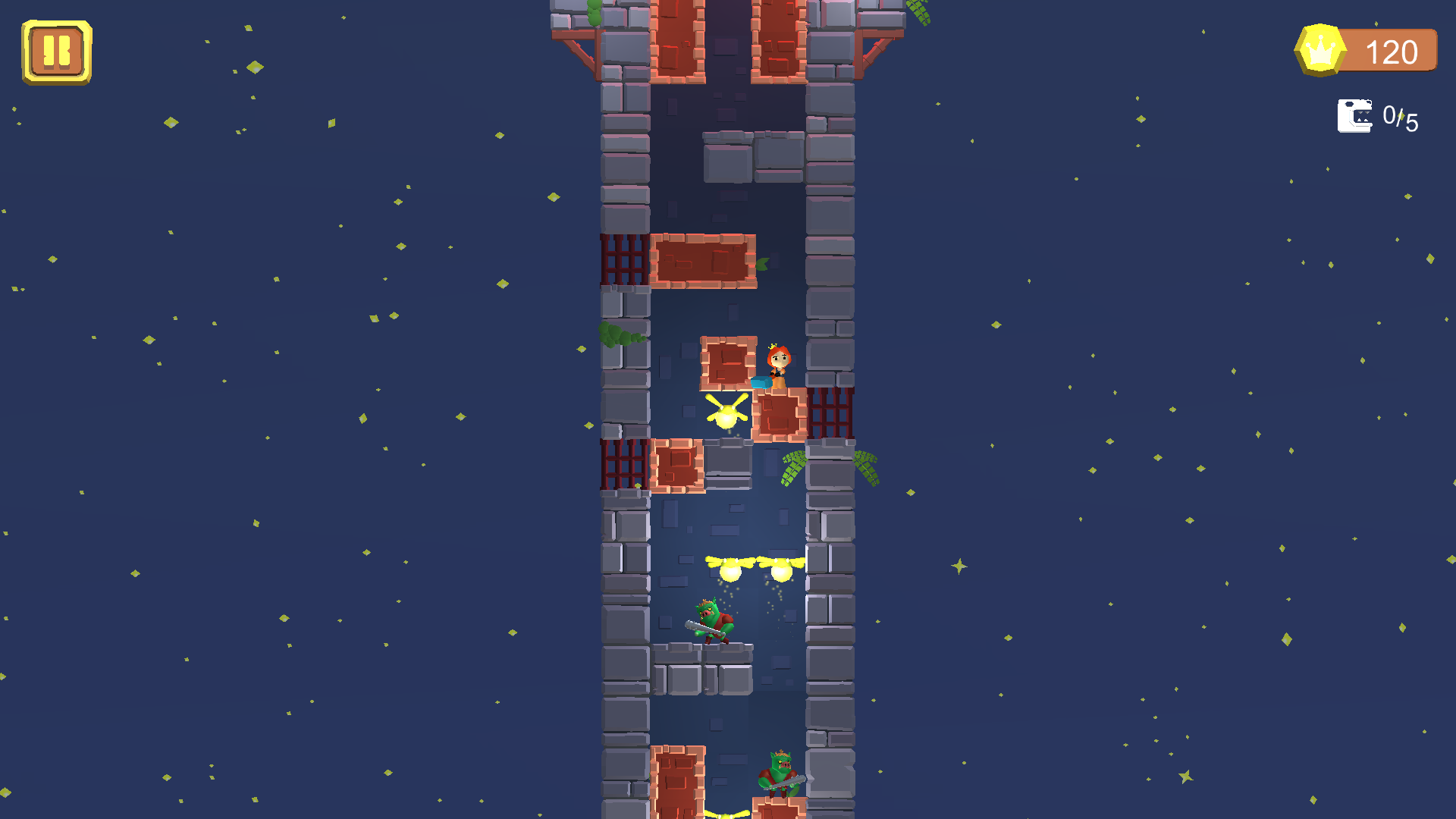Select the glowing firefly near the princess
This screenshot has width=1456, height=819.
tap(727, 413)
